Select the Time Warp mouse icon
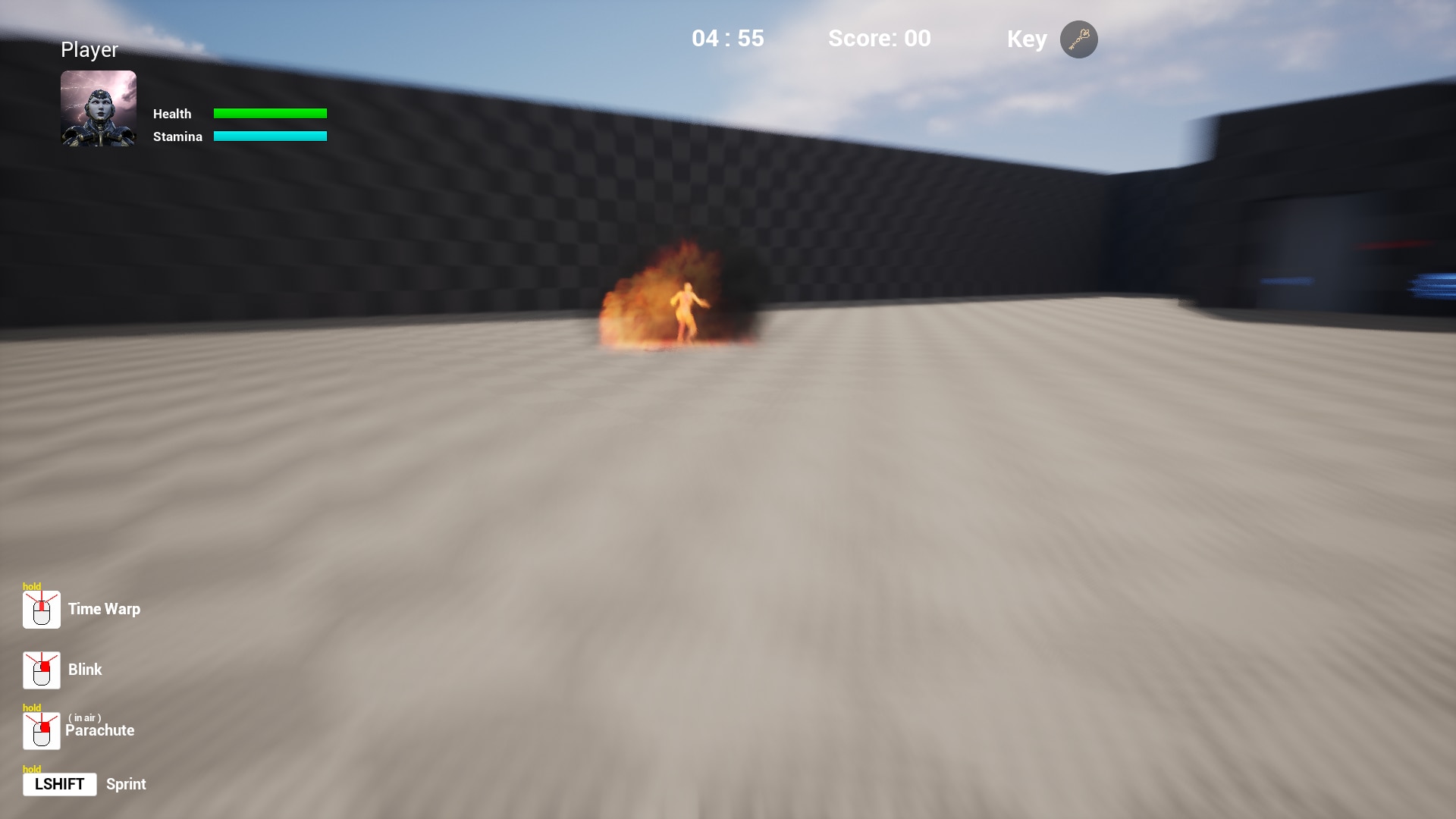This screenshot has height=819, width=1456. click(x=41, y=609)
